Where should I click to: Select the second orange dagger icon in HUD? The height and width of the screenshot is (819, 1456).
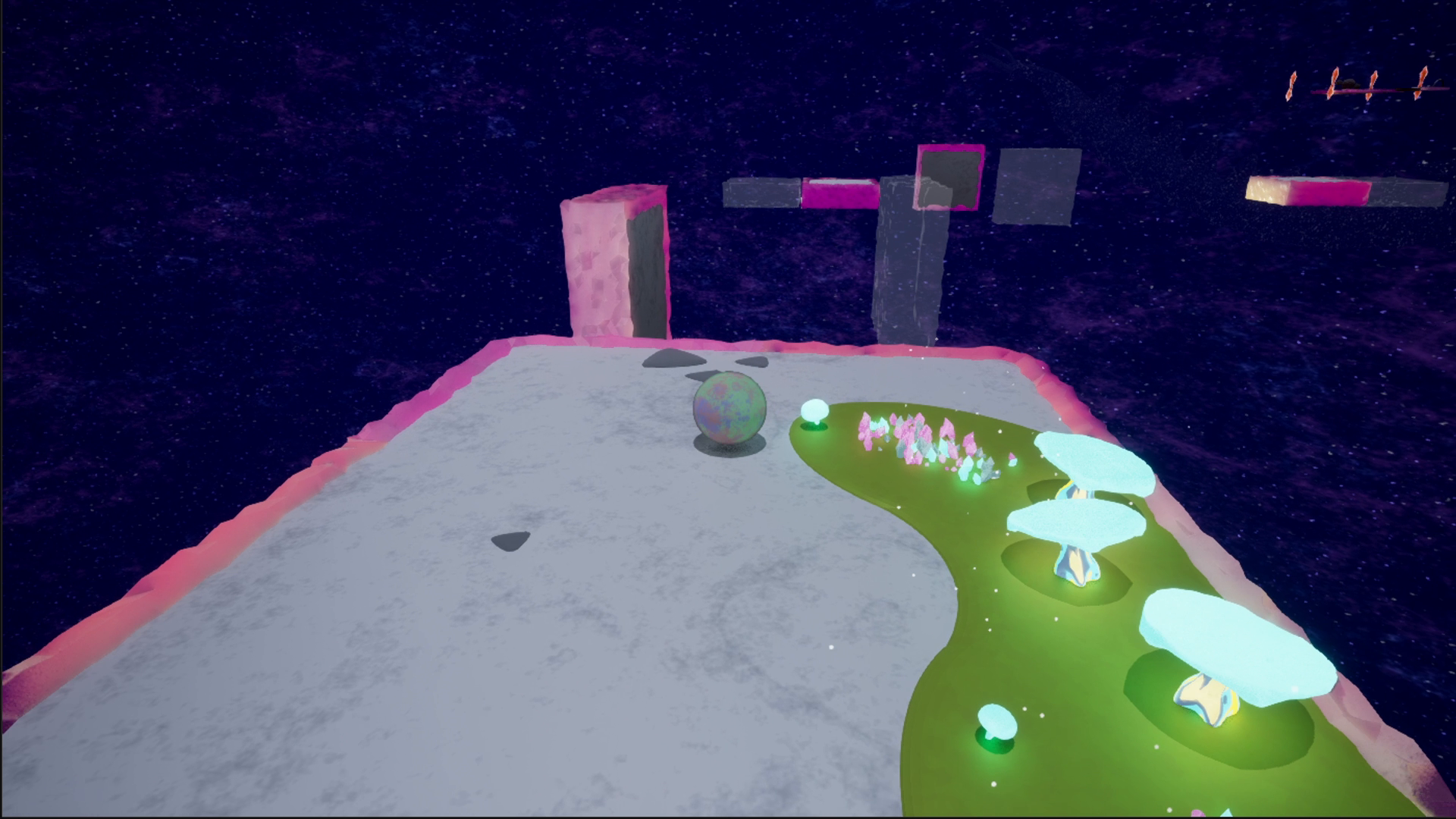[1332, 82]
